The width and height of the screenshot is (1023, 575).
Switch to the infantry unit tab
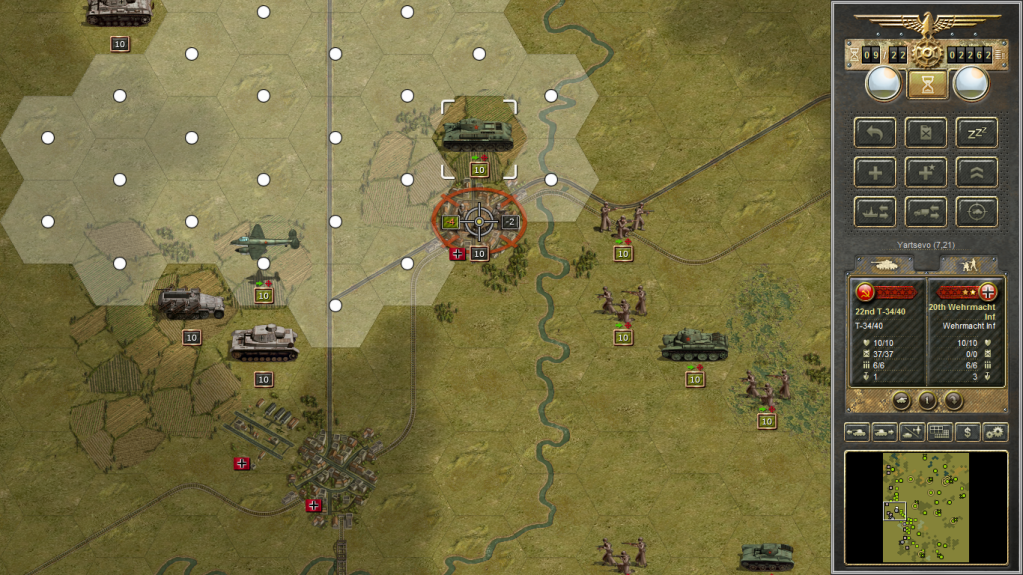tap(968, 264)
